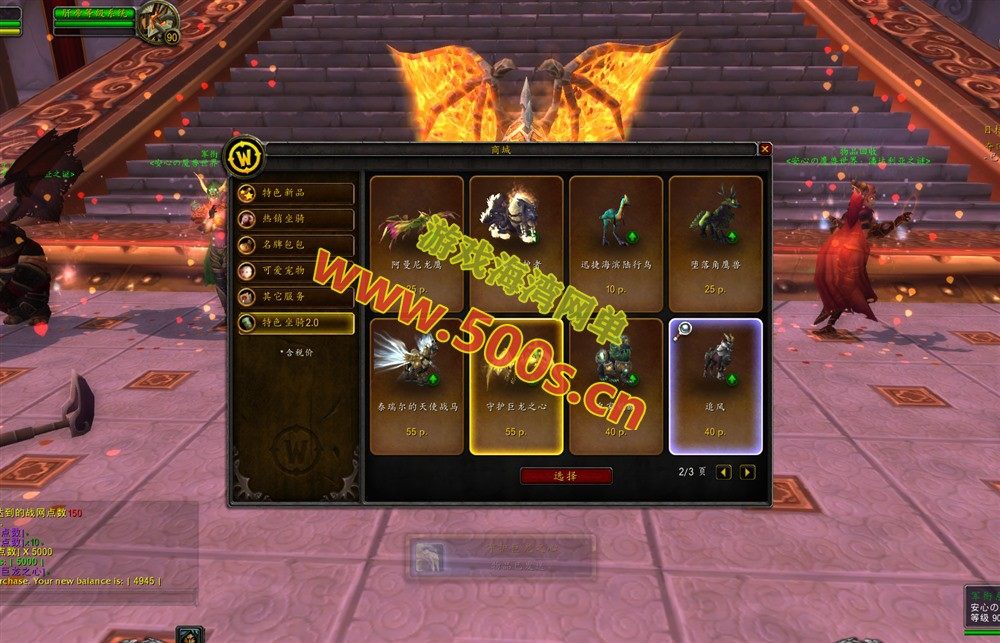
Task: Show the 可爱宠物 pets category
Action: point(296,271)
